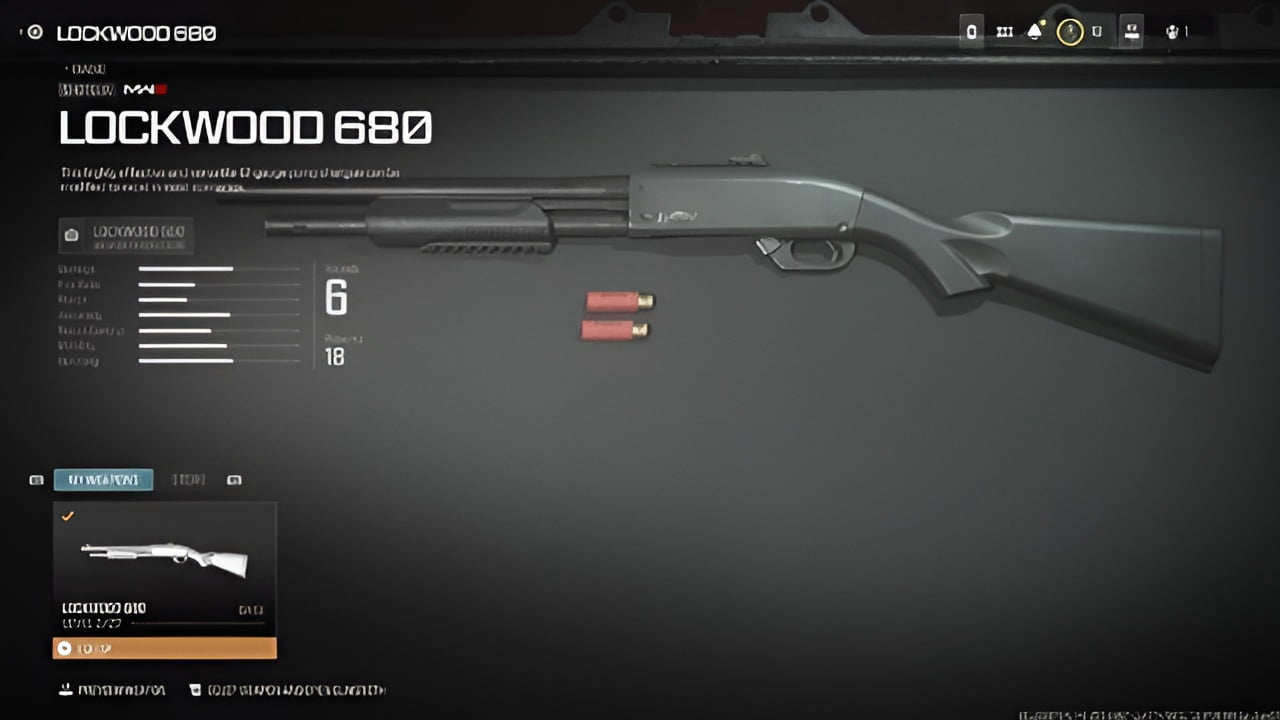Switch to the second grayed-out tab

point(188,480)
